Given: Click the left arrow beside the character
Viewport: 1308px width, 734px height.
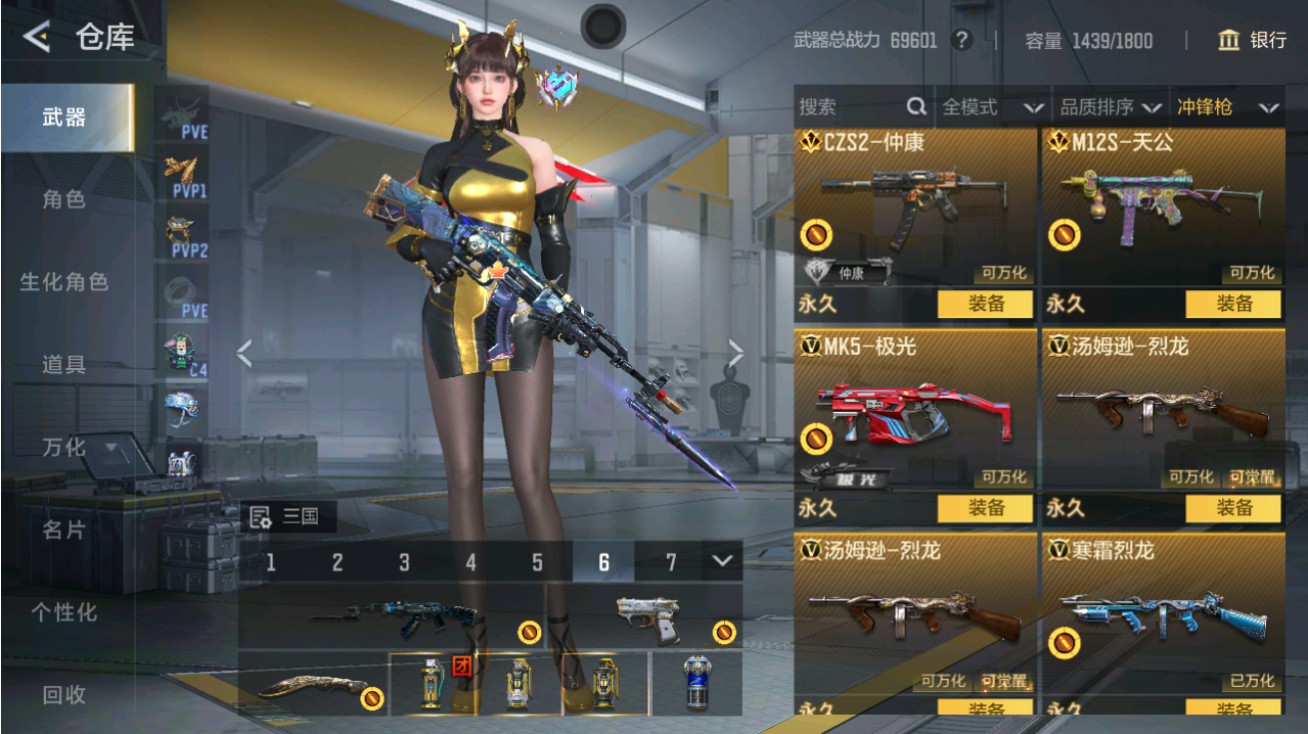Looking at the screenshot, I should [x=243, y=353].
